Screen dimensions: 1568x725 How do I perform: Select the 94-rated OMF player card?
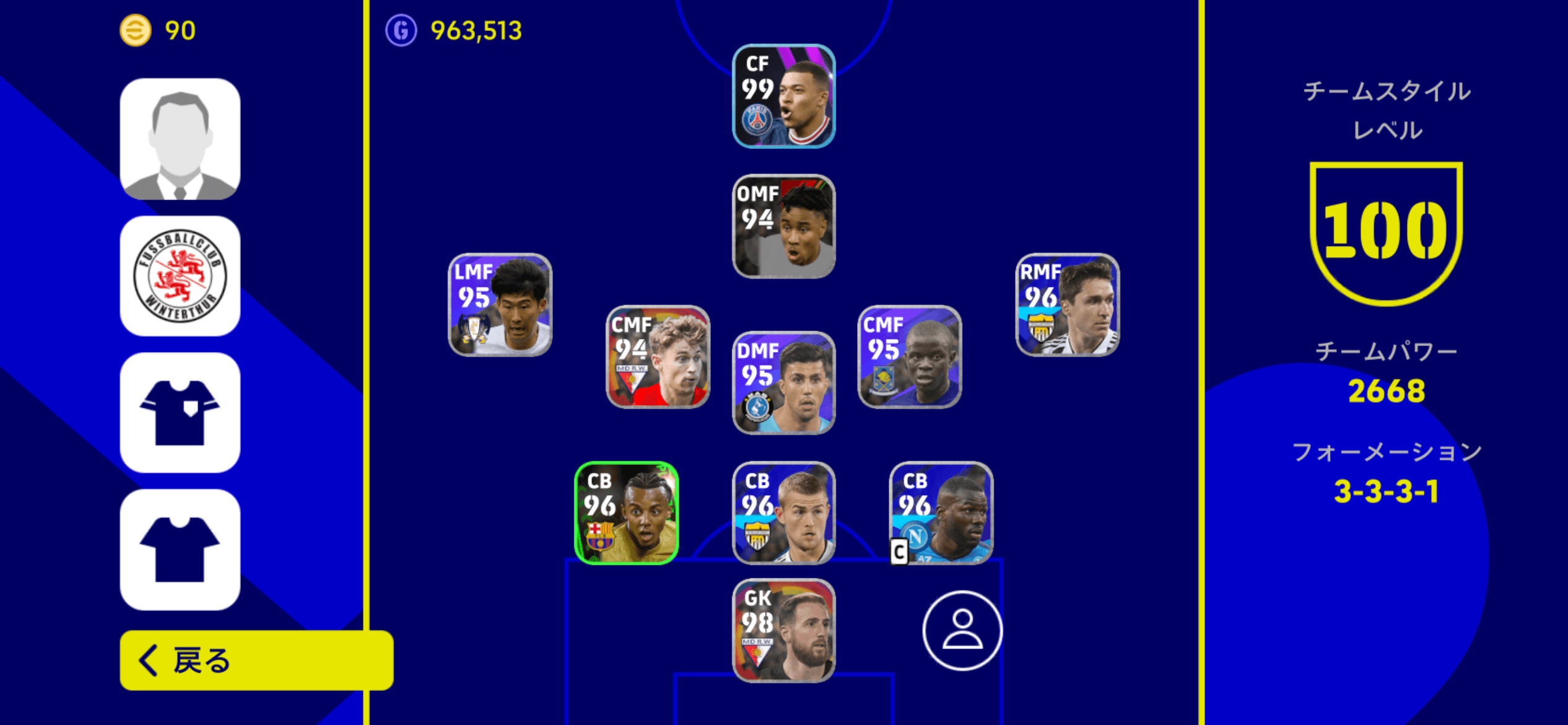[783, 226]
